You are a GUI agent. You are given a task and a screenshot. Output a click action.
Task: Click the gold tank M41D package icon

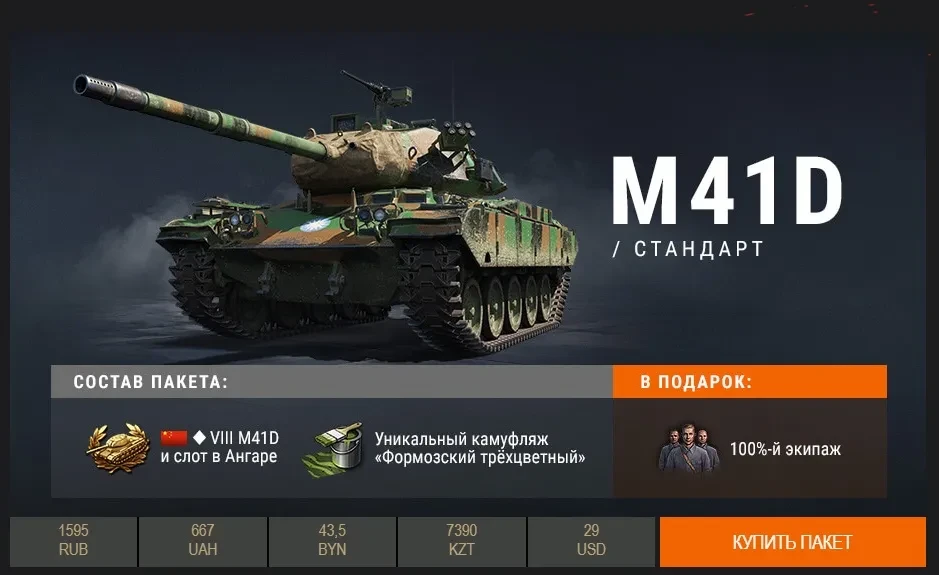click(118, 447)
